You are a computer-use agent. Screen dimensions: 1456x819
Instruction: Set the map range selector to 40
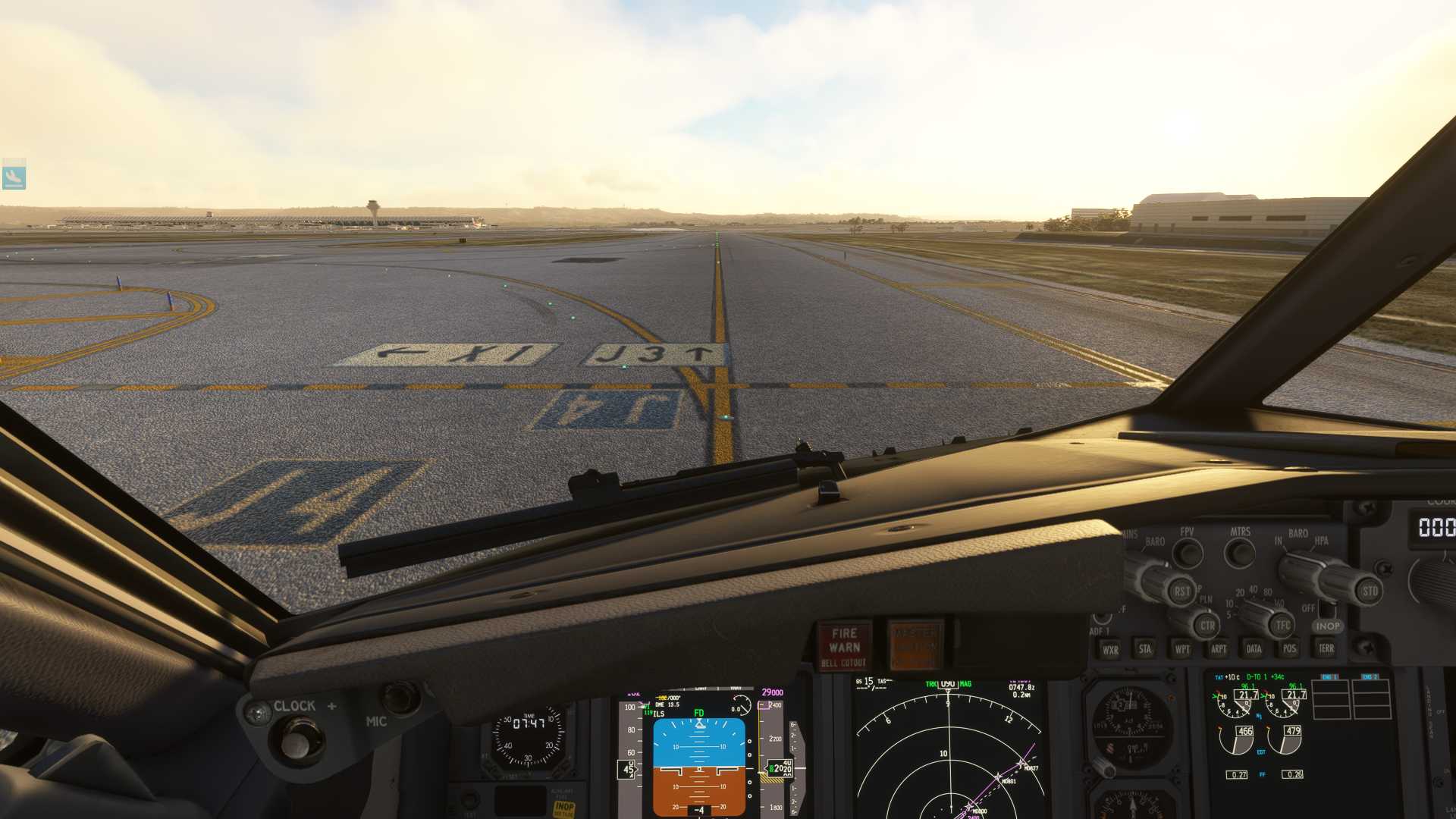click(1253, 589)
